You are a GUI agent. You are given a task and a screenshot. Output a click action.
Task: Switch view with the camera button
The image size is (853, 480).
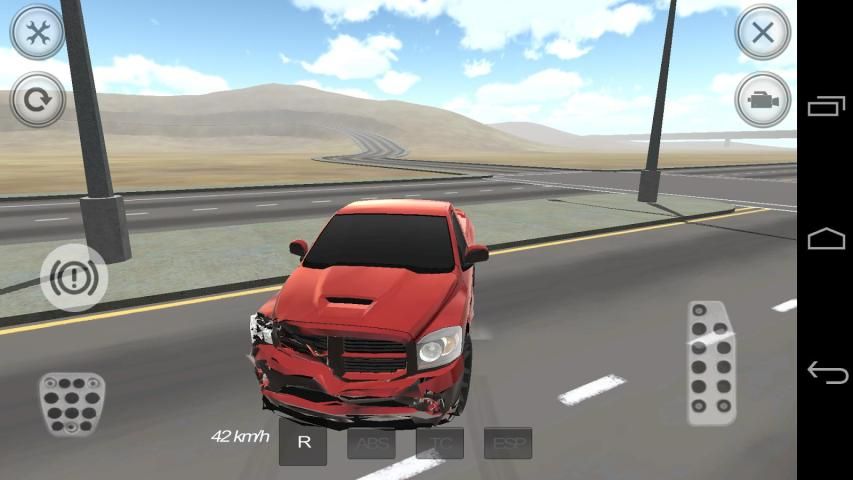[763, 100]
